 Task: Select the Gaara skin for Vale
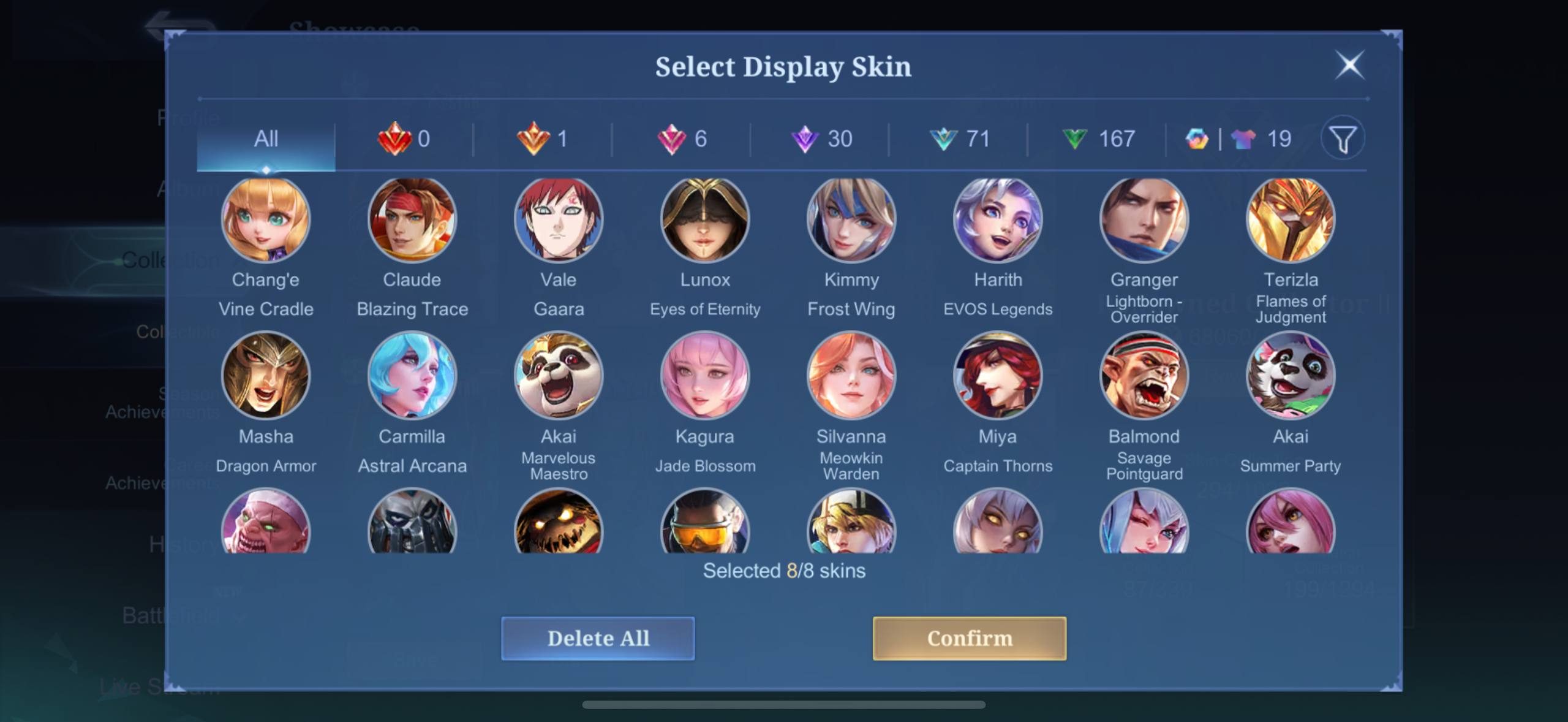click(x=558, y=219)
